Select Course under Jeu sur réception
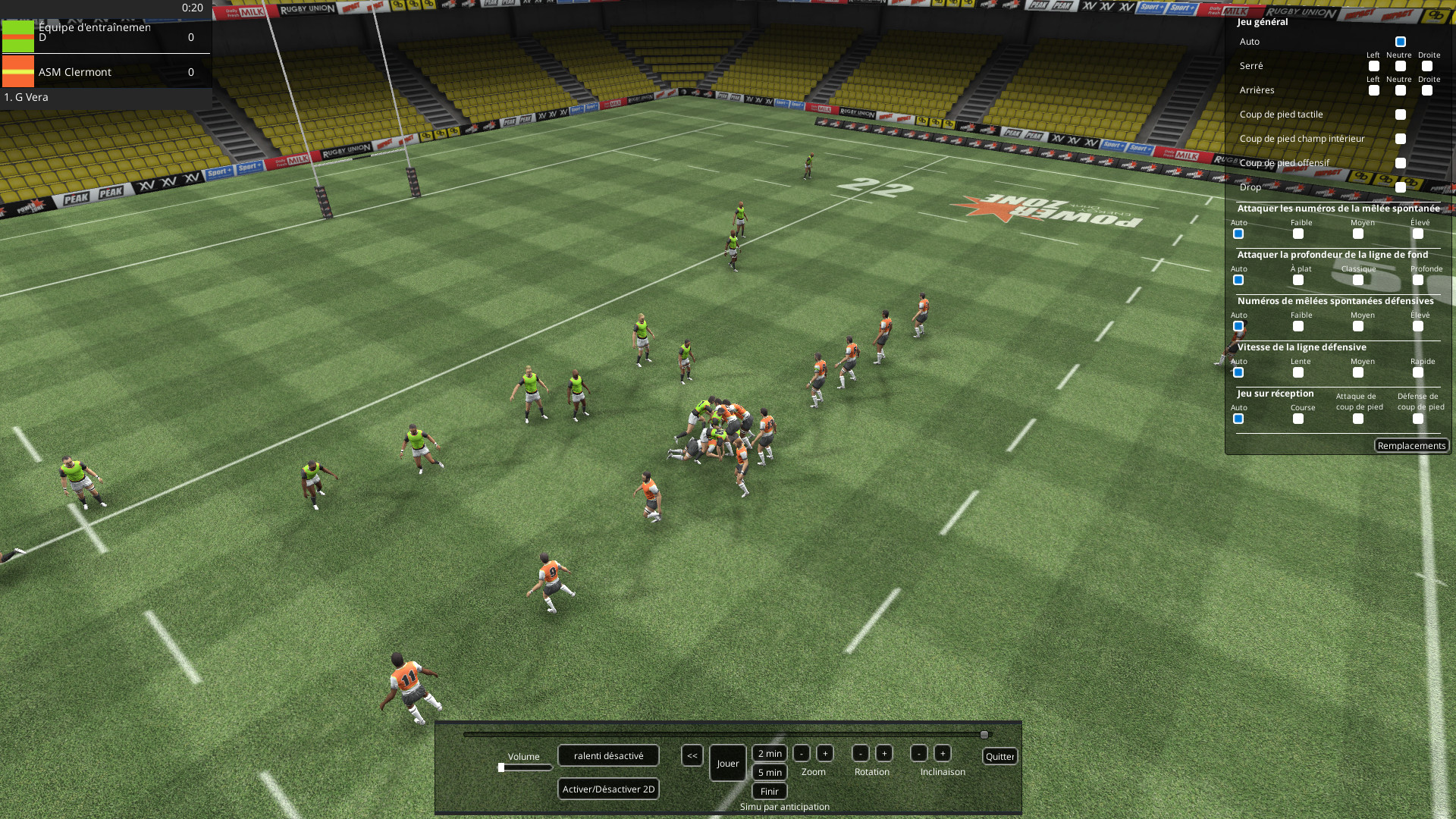1456x819 pixels. click(x=1298, y=419)
